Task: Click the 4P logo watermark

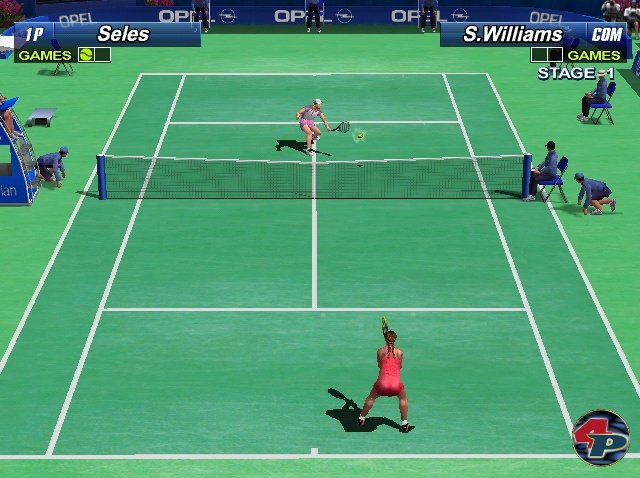Action: pos(600,437)
